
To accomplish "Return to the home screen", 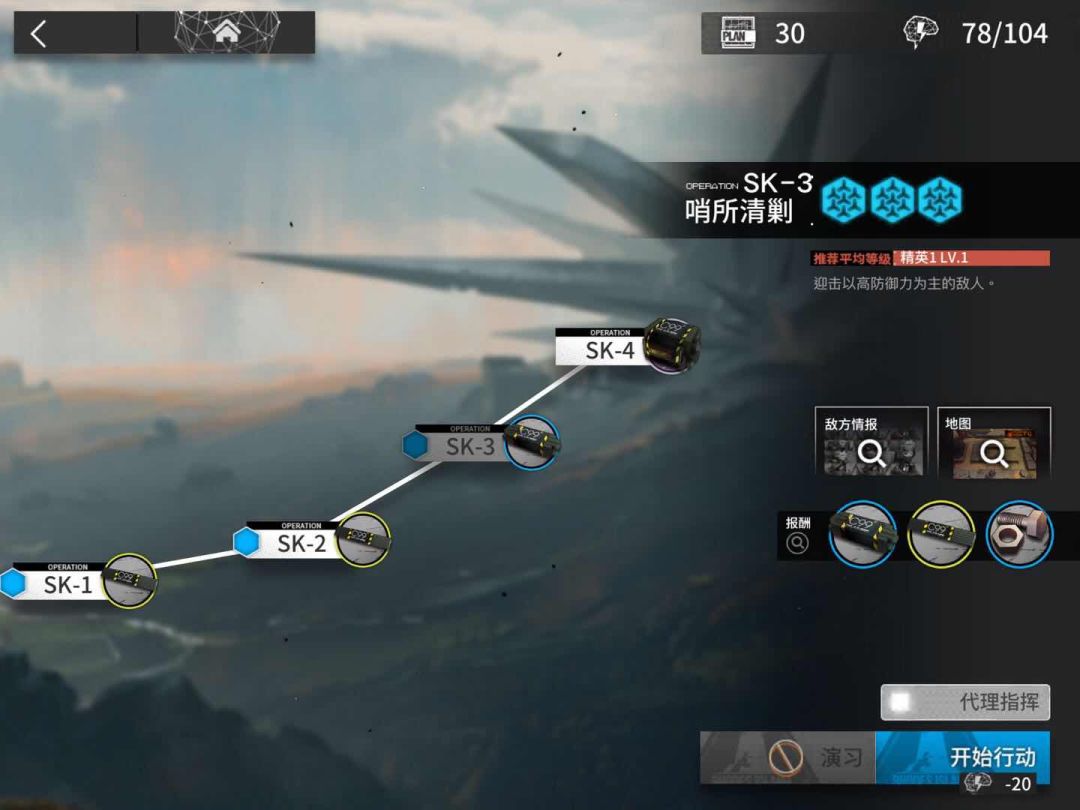I will (x=226, y=33).
